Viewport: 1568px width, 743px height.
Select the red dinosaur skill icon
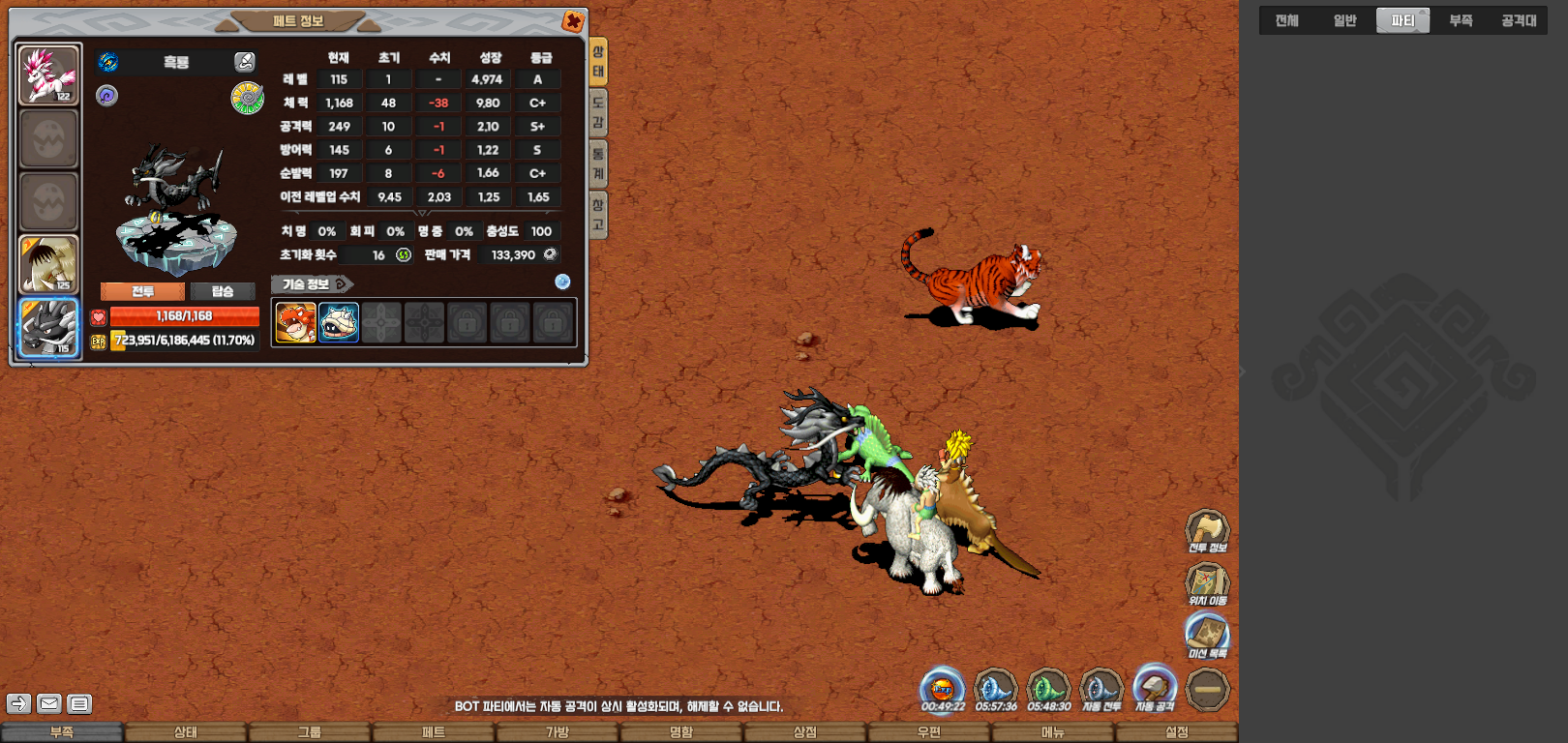tap(295, 322)
